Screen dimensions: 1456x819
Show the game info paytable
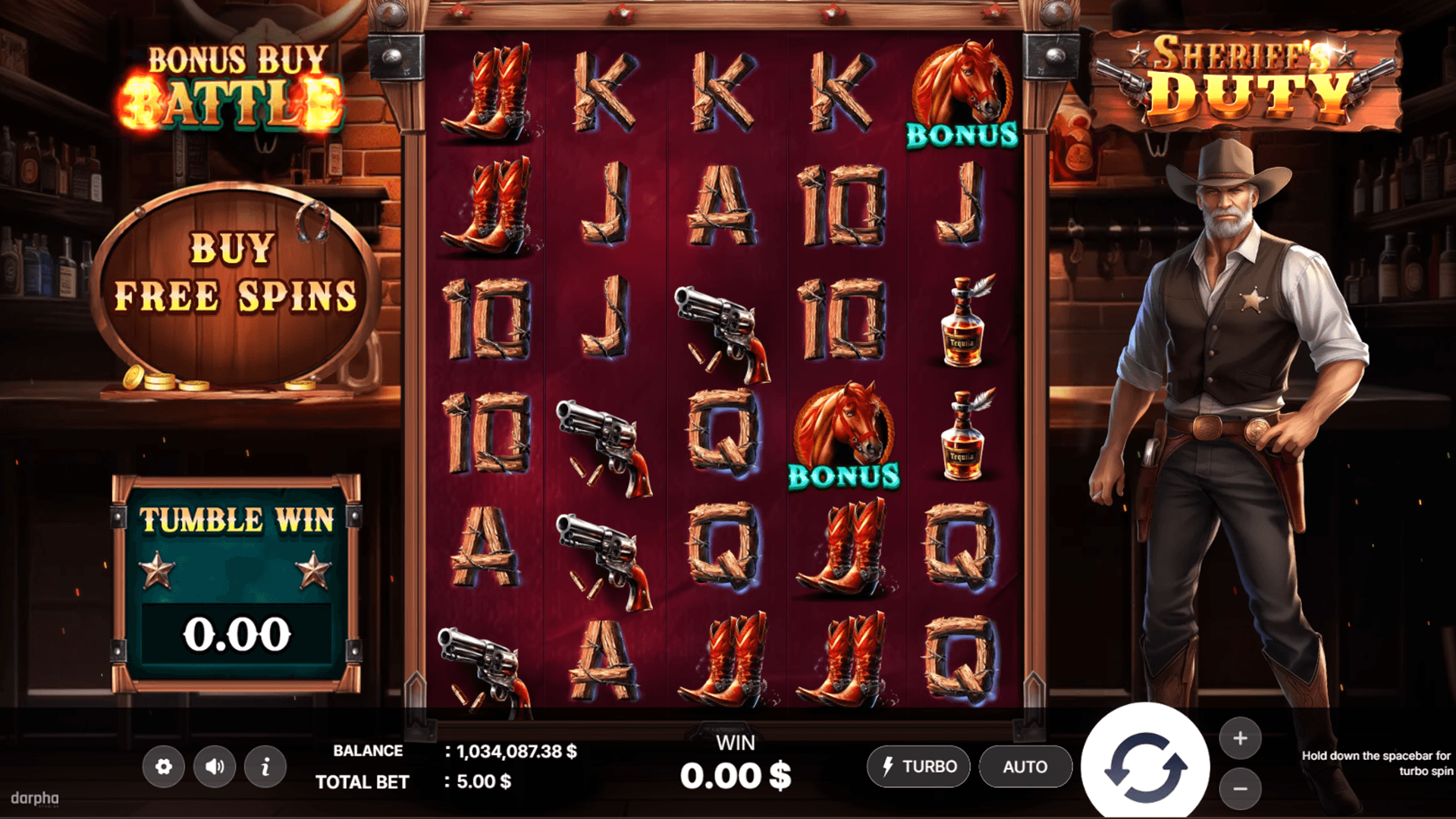265,767
